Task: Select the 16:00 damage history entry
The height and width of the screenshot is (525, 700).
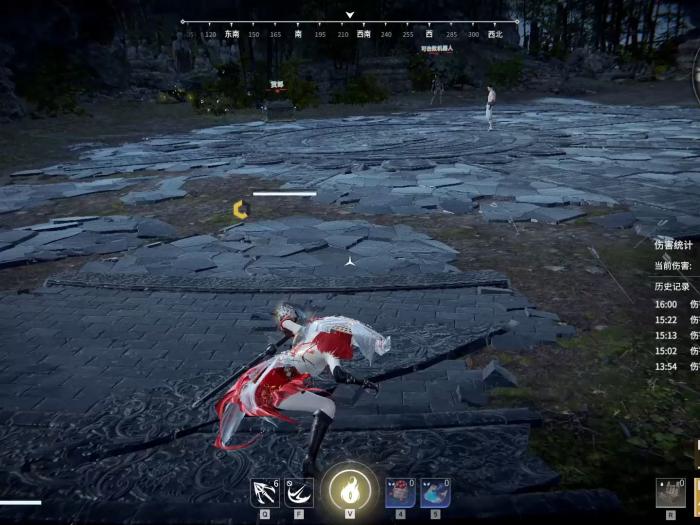Action: point(676,304)
